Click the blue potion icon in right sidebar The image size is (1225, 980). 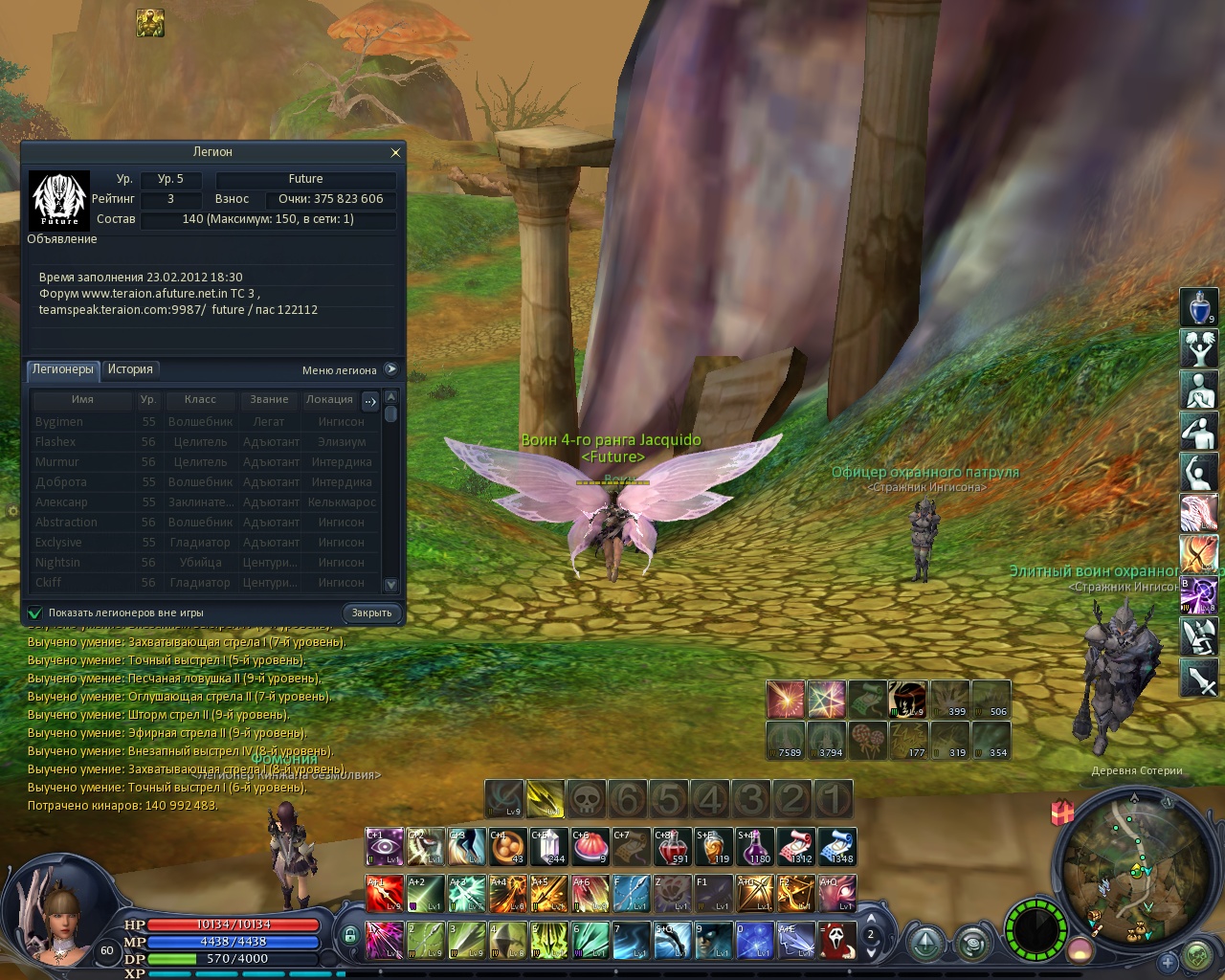(x=1198, y=308)
